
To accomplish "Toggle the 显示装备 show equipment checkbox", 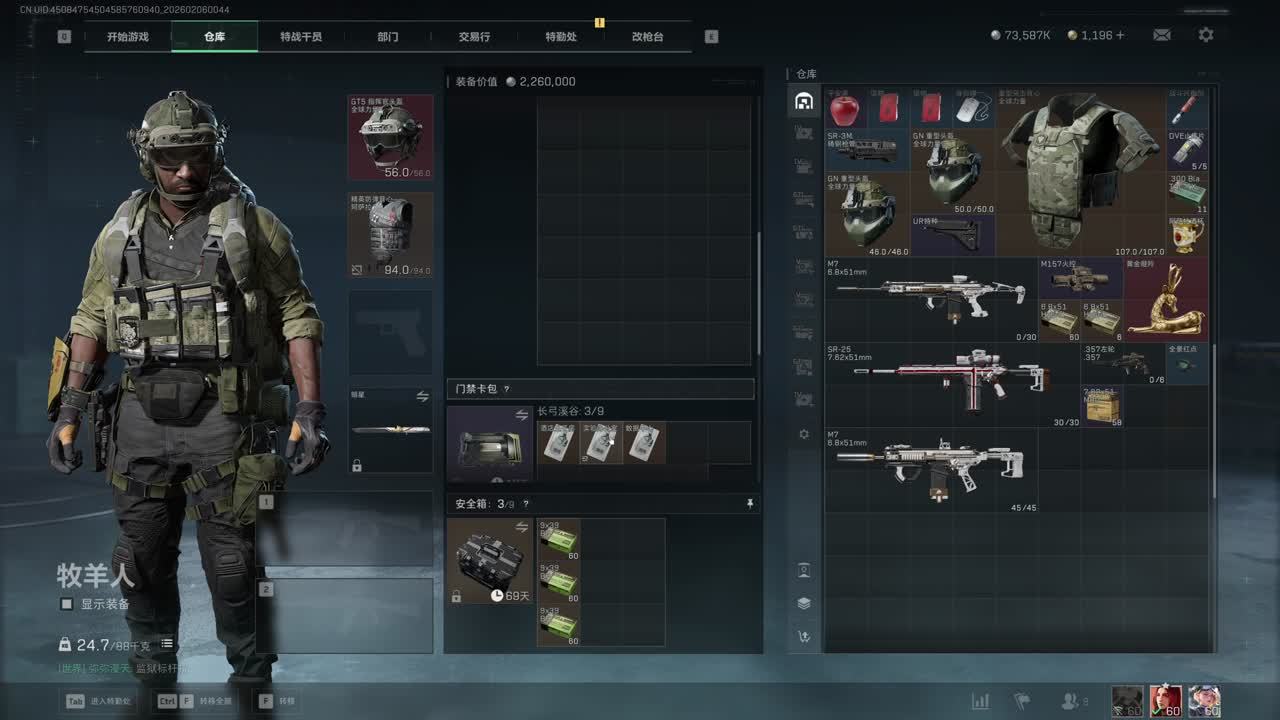I will [67, 604].
